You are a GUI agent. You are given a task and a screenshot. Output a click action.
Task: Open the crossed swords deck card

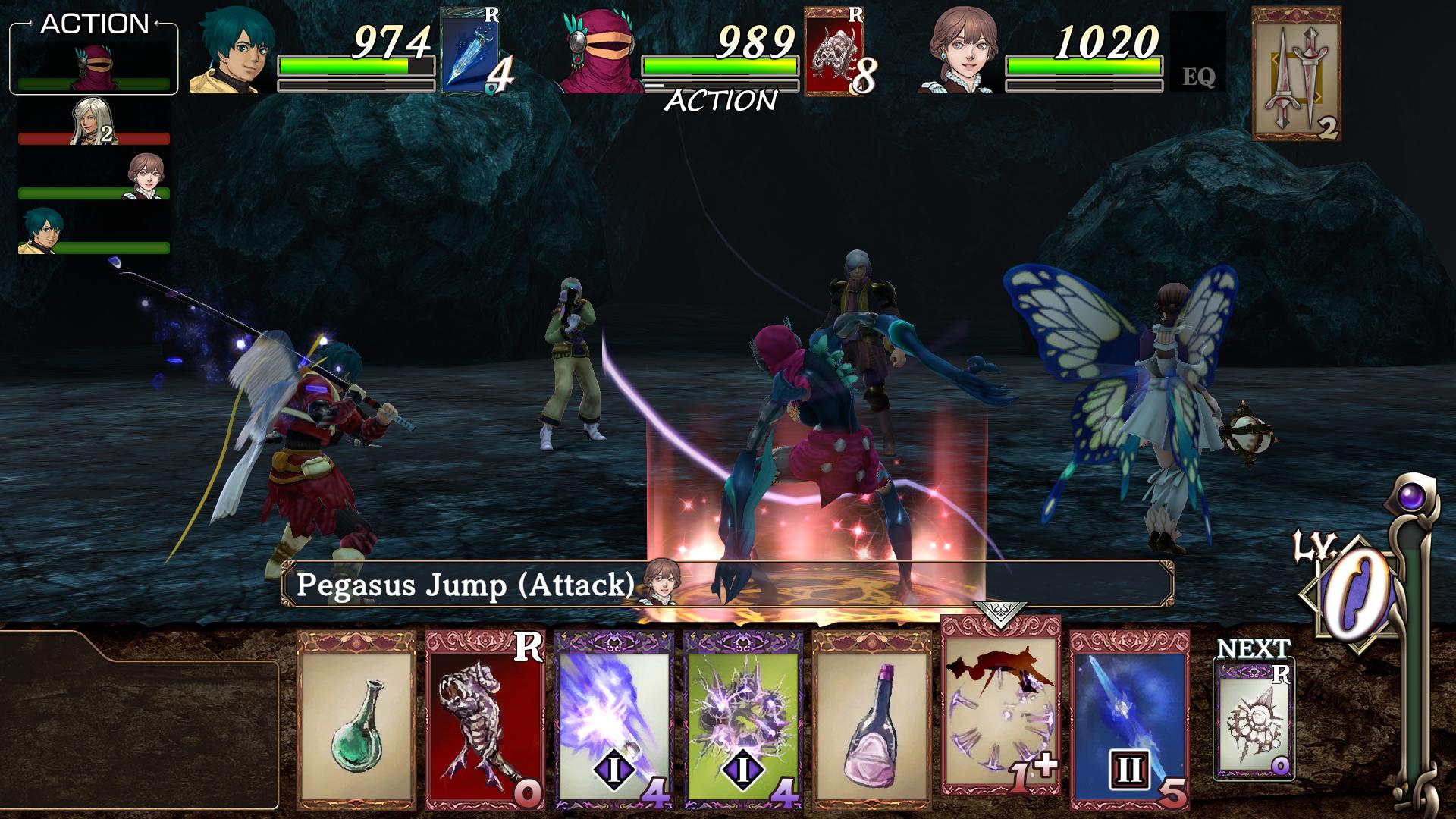[x=1295, y=74]
